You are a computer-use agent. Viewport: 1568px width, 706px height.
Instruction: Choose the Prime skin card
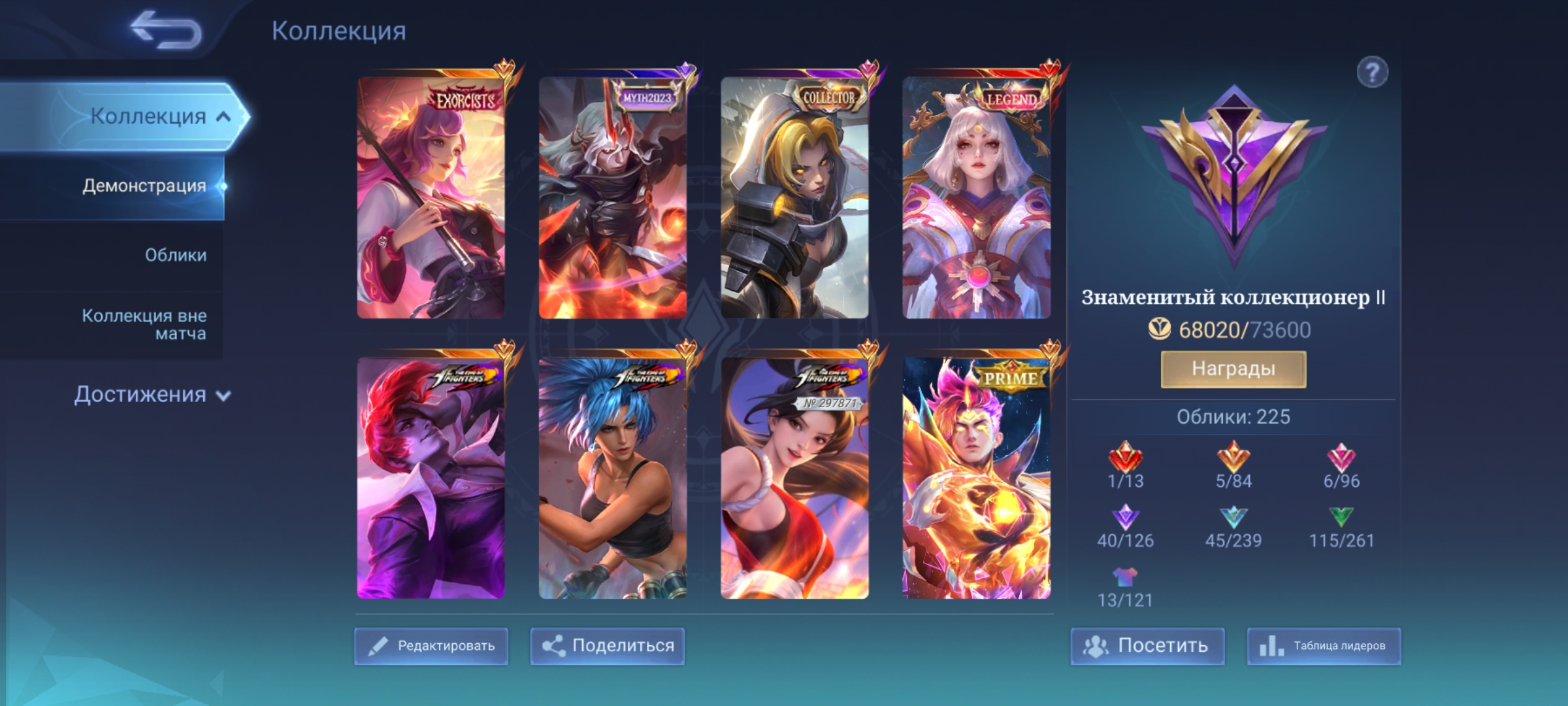tap(977, 478)
